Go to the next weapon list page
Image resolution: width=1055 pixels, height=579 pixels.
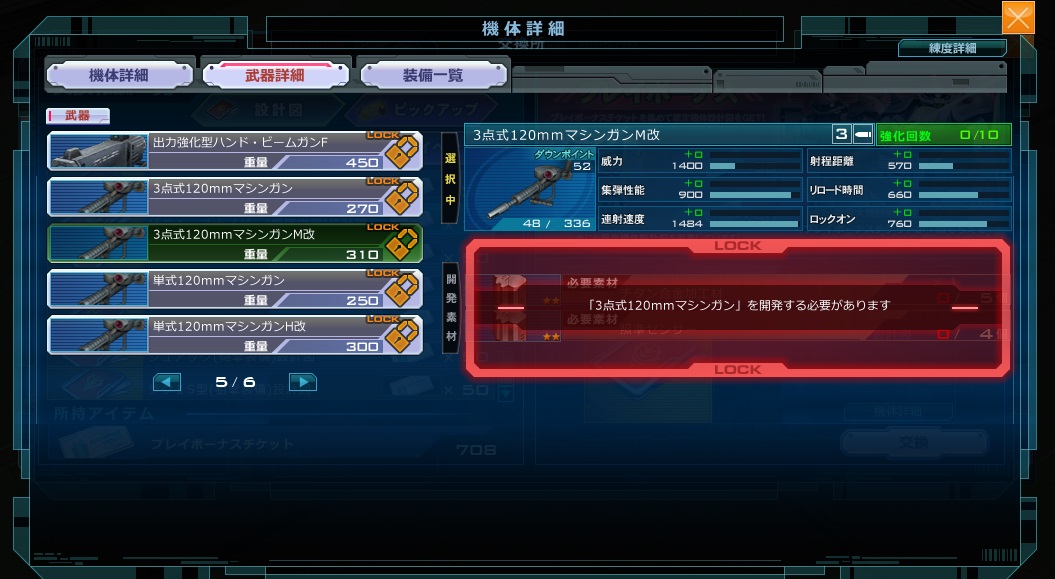302,382
